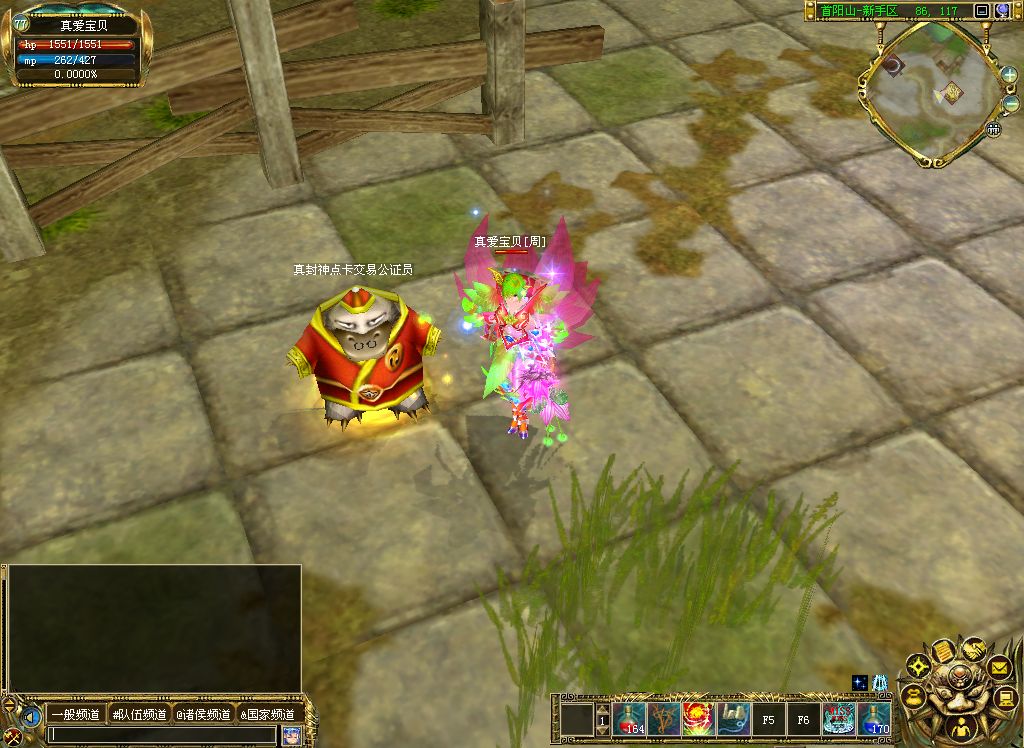Select the F5 hotbar slot

[769, 718]
